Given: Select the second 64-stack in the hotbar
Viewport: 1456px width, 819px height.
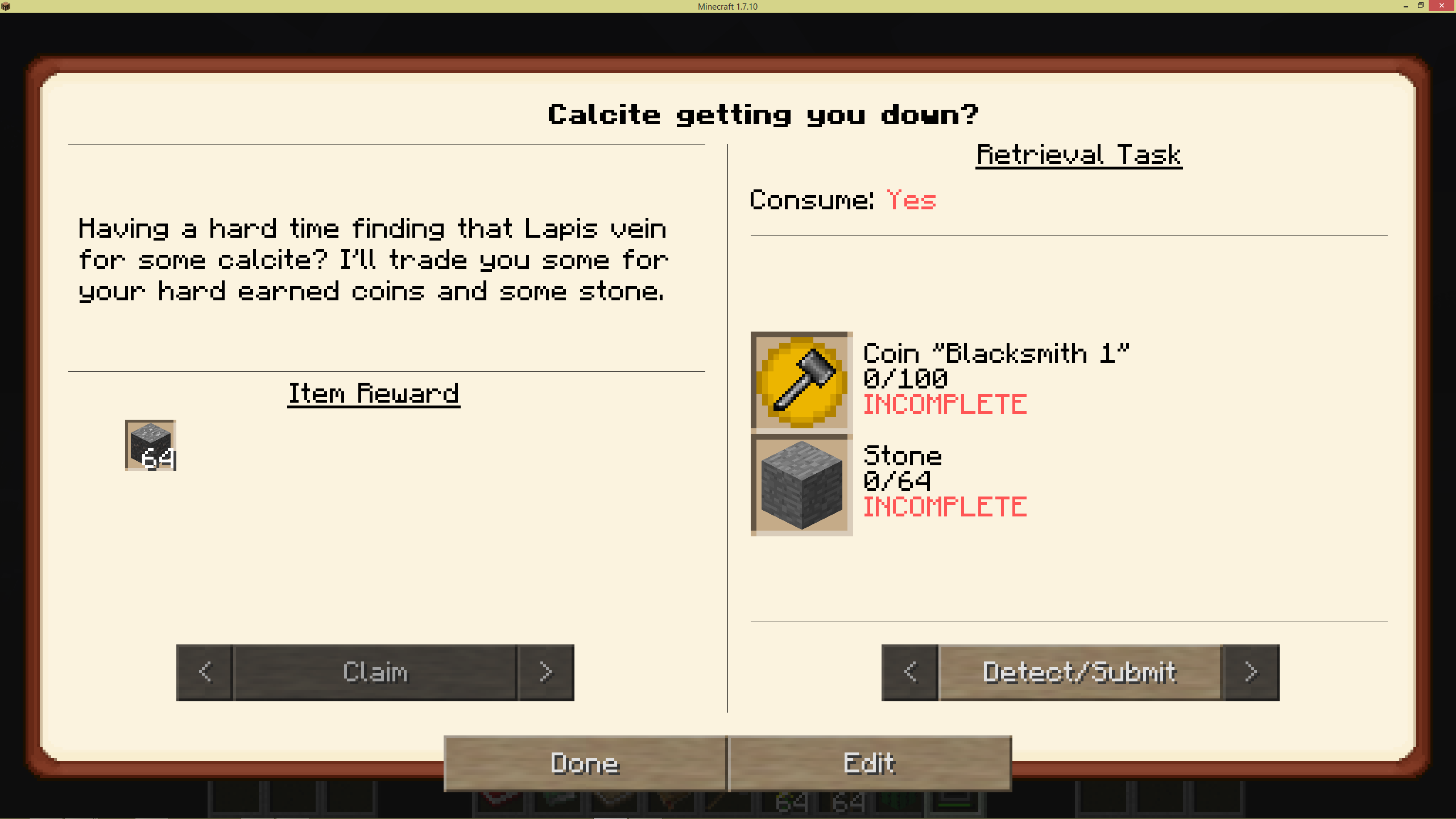Looking at the screenshot, I should point(847,805).
